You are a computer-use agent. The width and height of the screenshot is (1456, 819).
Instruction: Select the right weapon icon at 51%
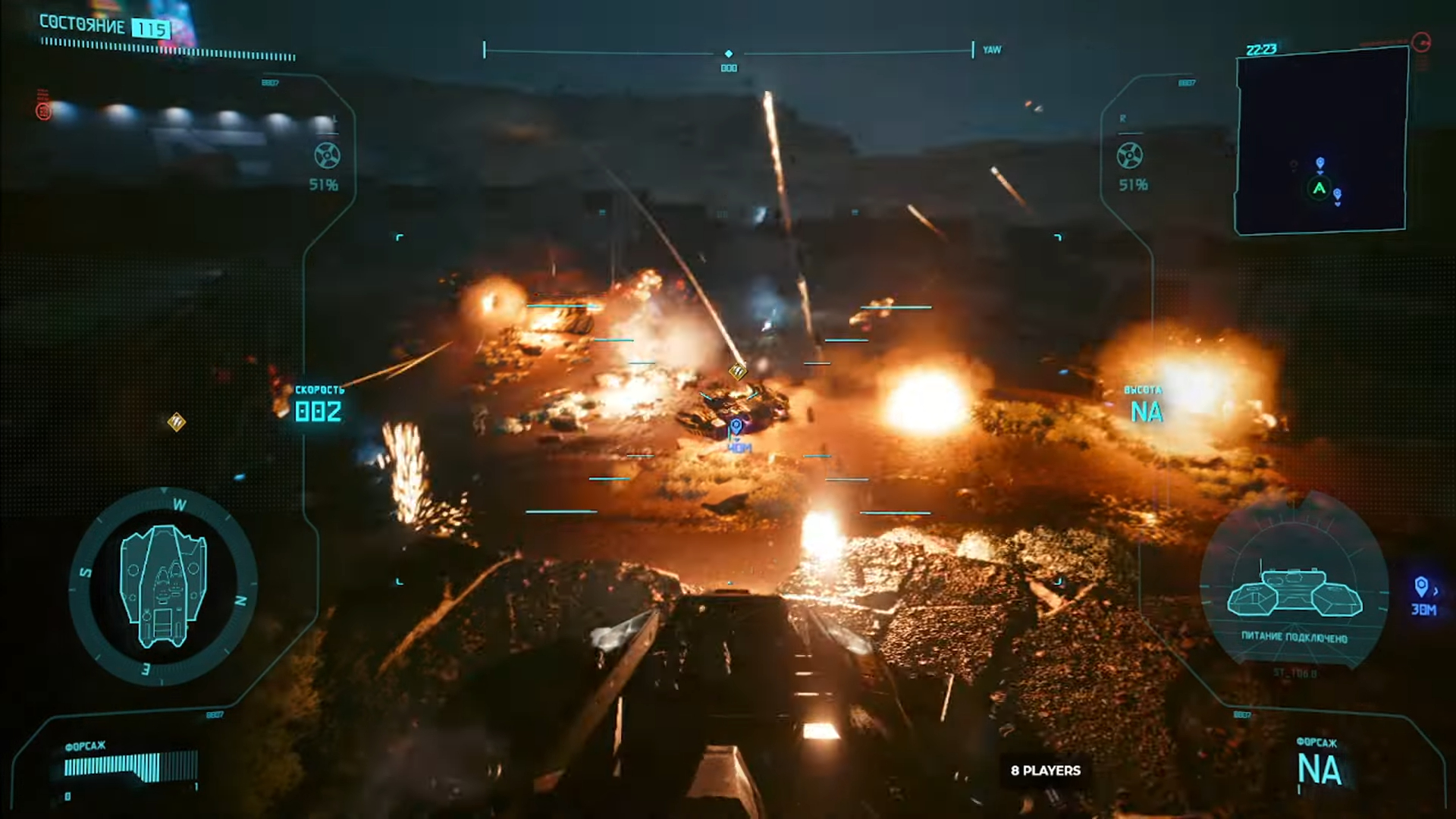[1129, 155]
